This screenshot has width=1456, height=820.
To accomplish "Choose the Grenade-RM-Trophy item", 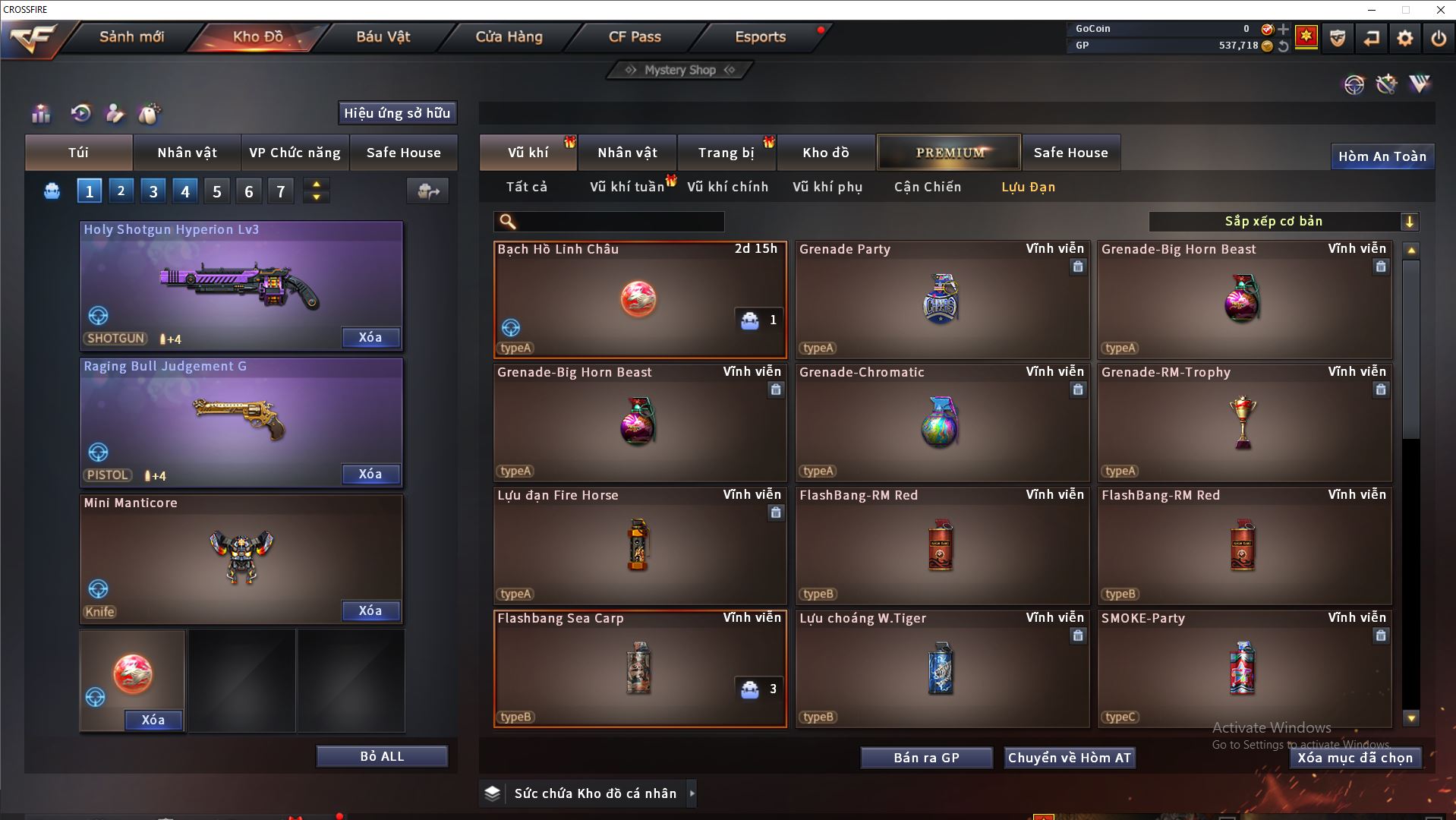I will tap(1243, 422).
